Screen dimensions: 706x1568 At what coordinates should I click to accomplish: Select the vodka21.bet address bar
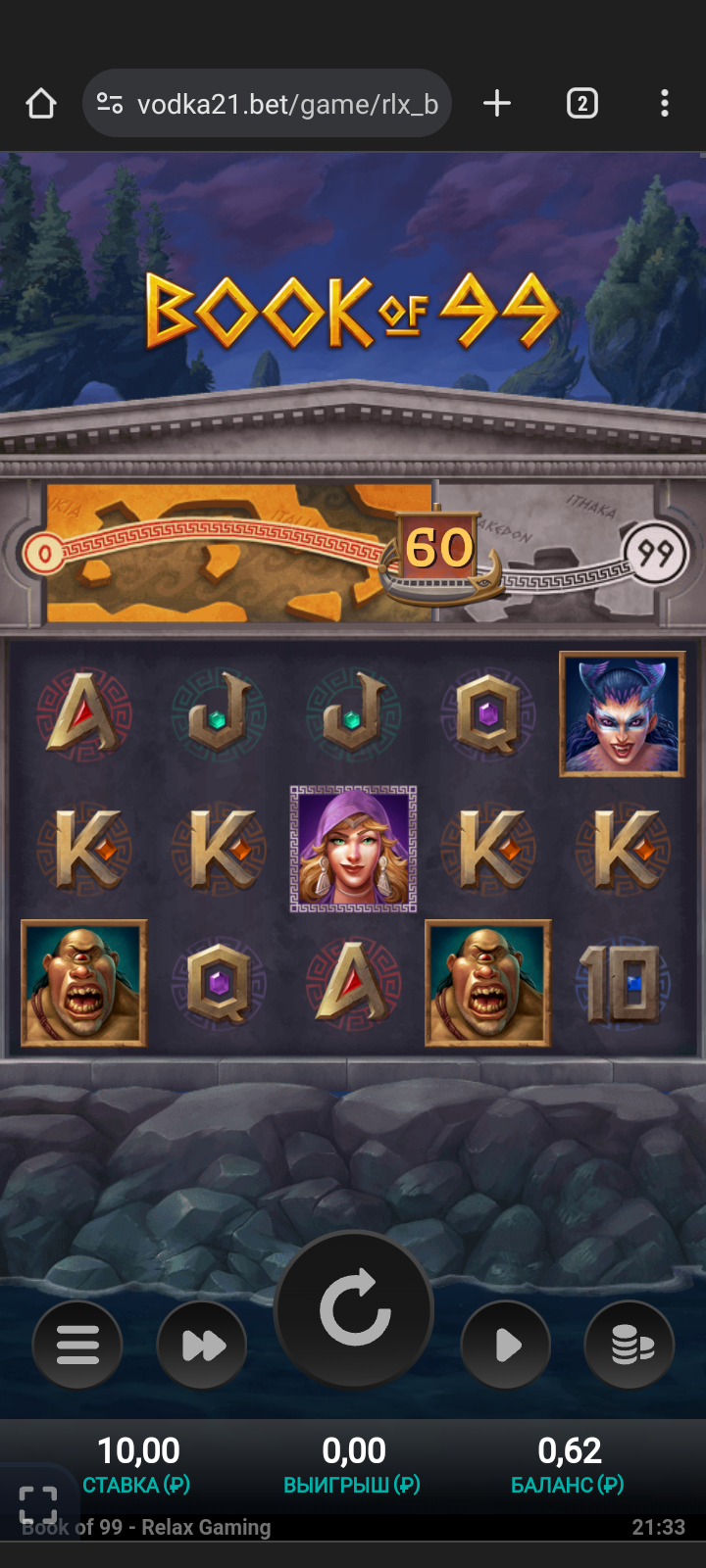[x=284, y=104]
